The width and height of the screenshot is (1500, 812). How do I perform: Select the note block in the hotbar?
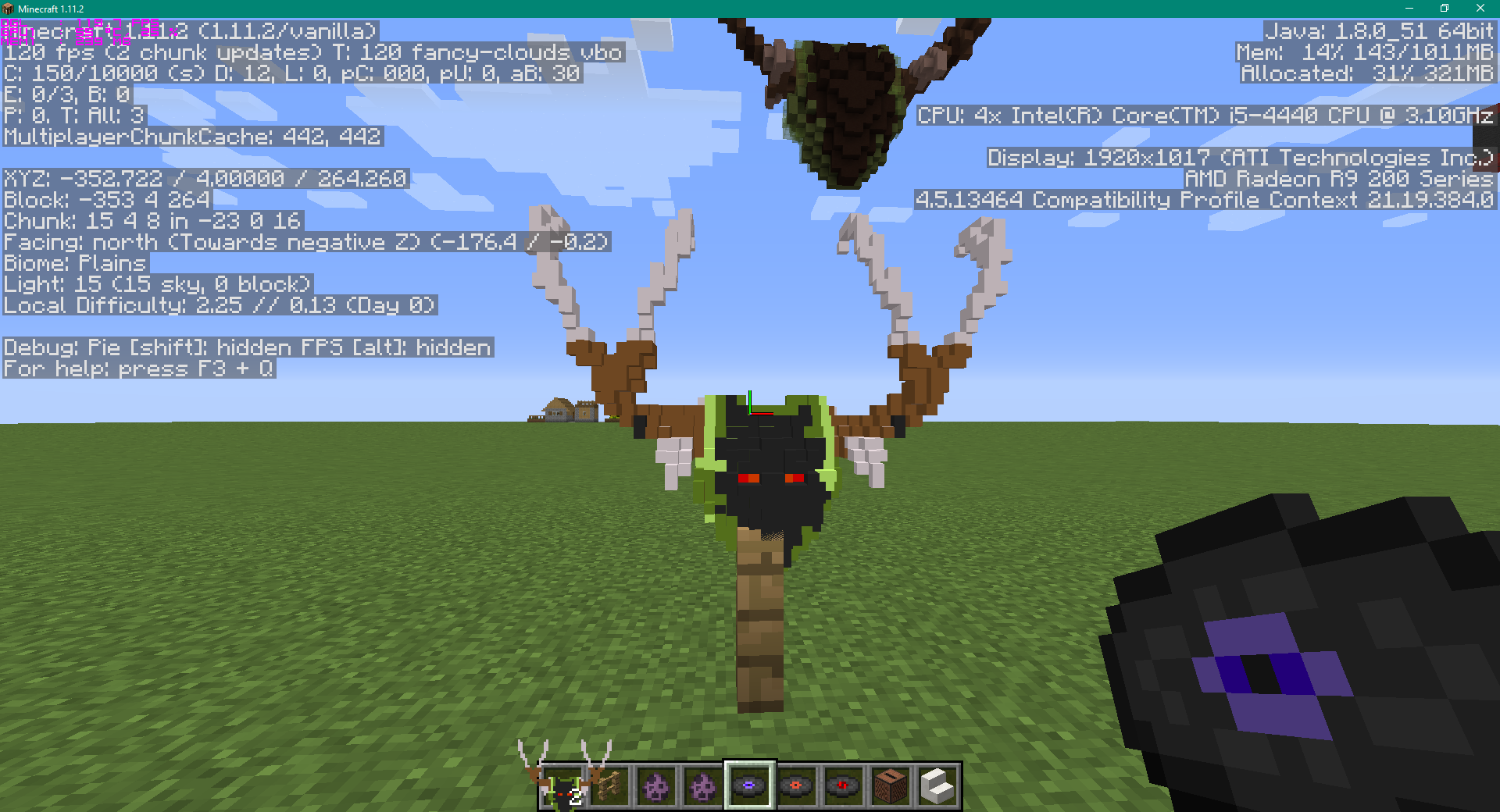tap(891, 785)
